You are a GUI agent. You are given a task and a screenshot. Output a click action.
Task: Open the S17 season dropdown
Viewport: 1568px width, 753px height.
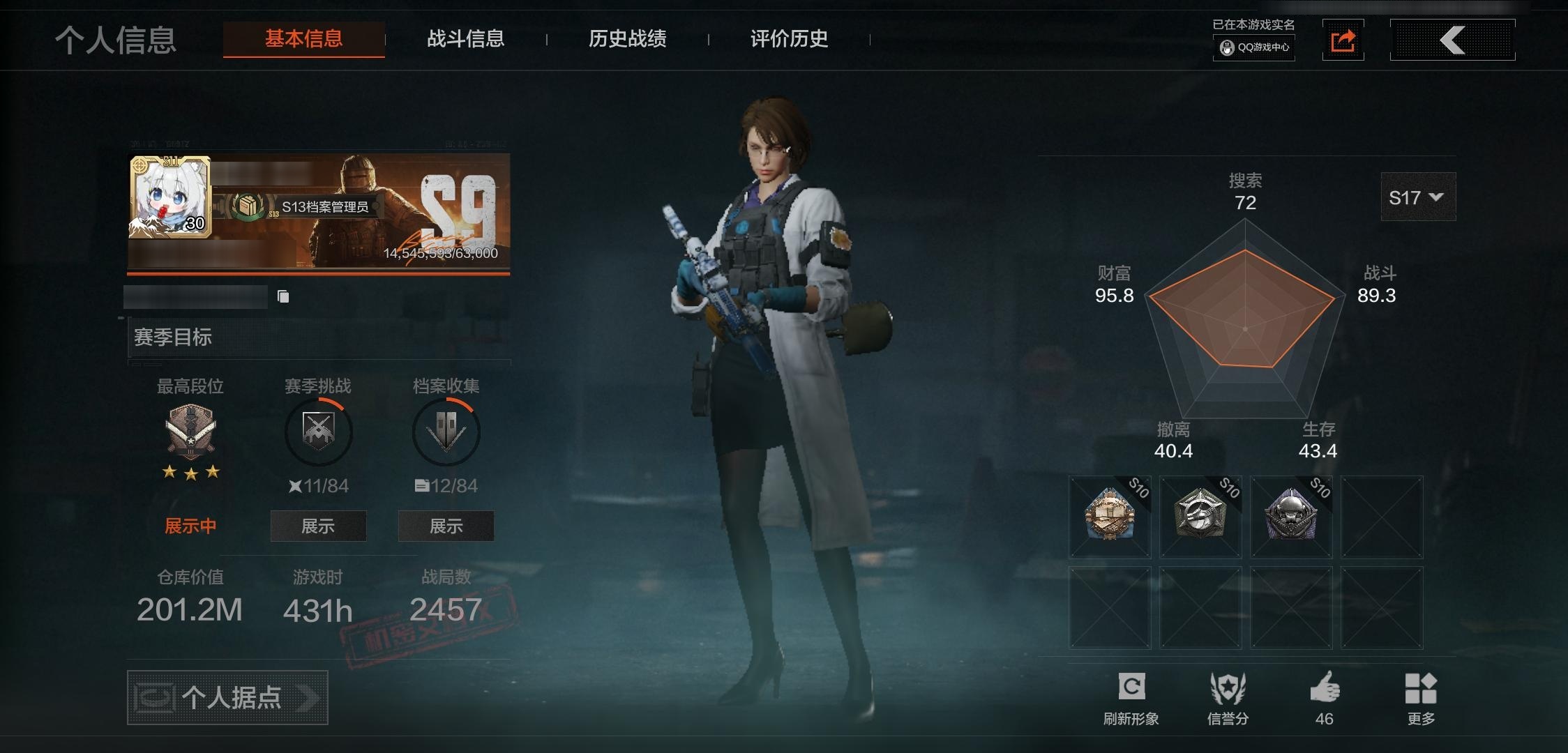[x=1418, y=197]
